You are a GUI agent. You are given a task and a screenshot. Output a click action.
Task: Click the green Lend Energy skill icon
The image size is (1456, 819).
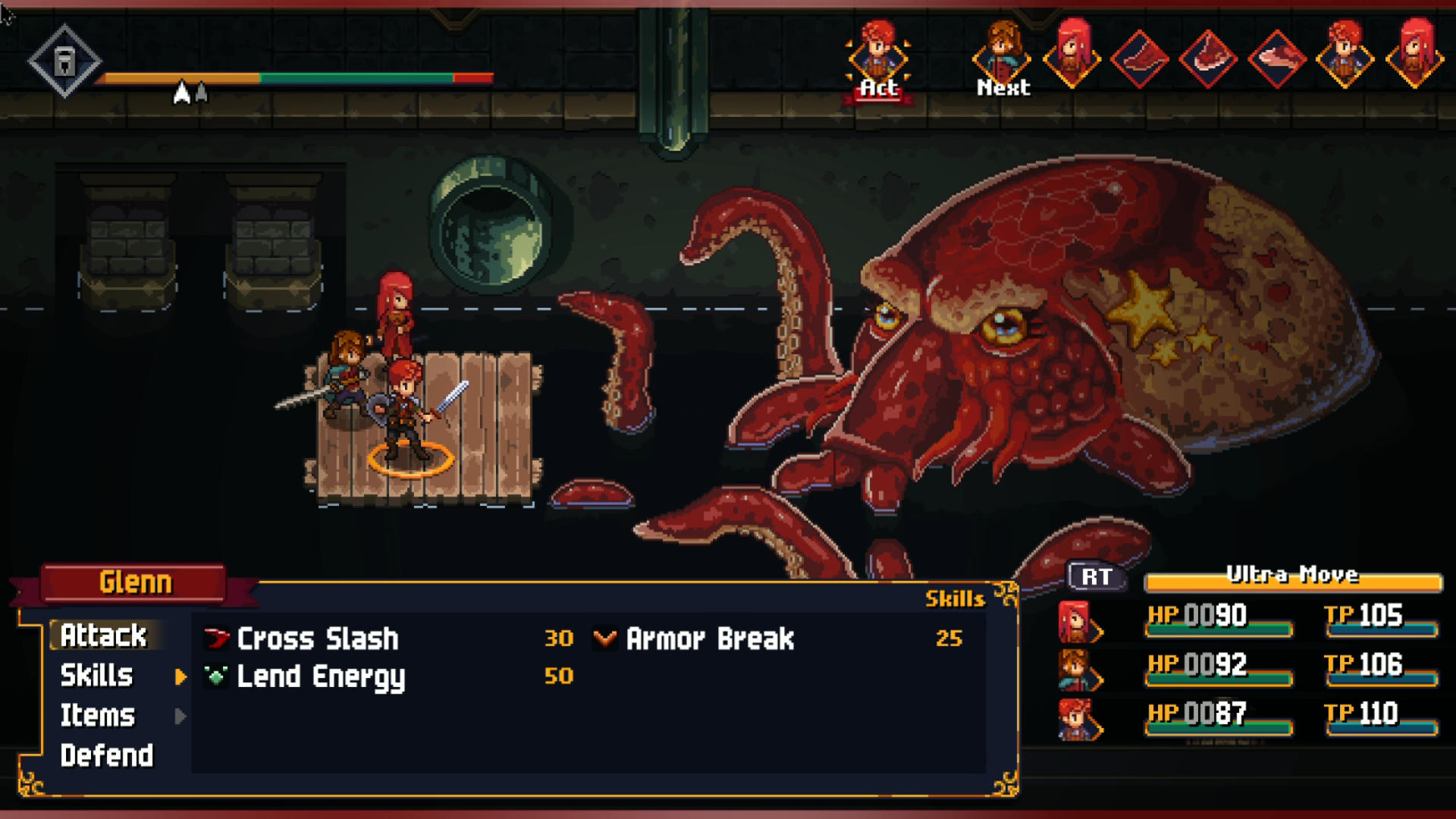coord(215,677)
